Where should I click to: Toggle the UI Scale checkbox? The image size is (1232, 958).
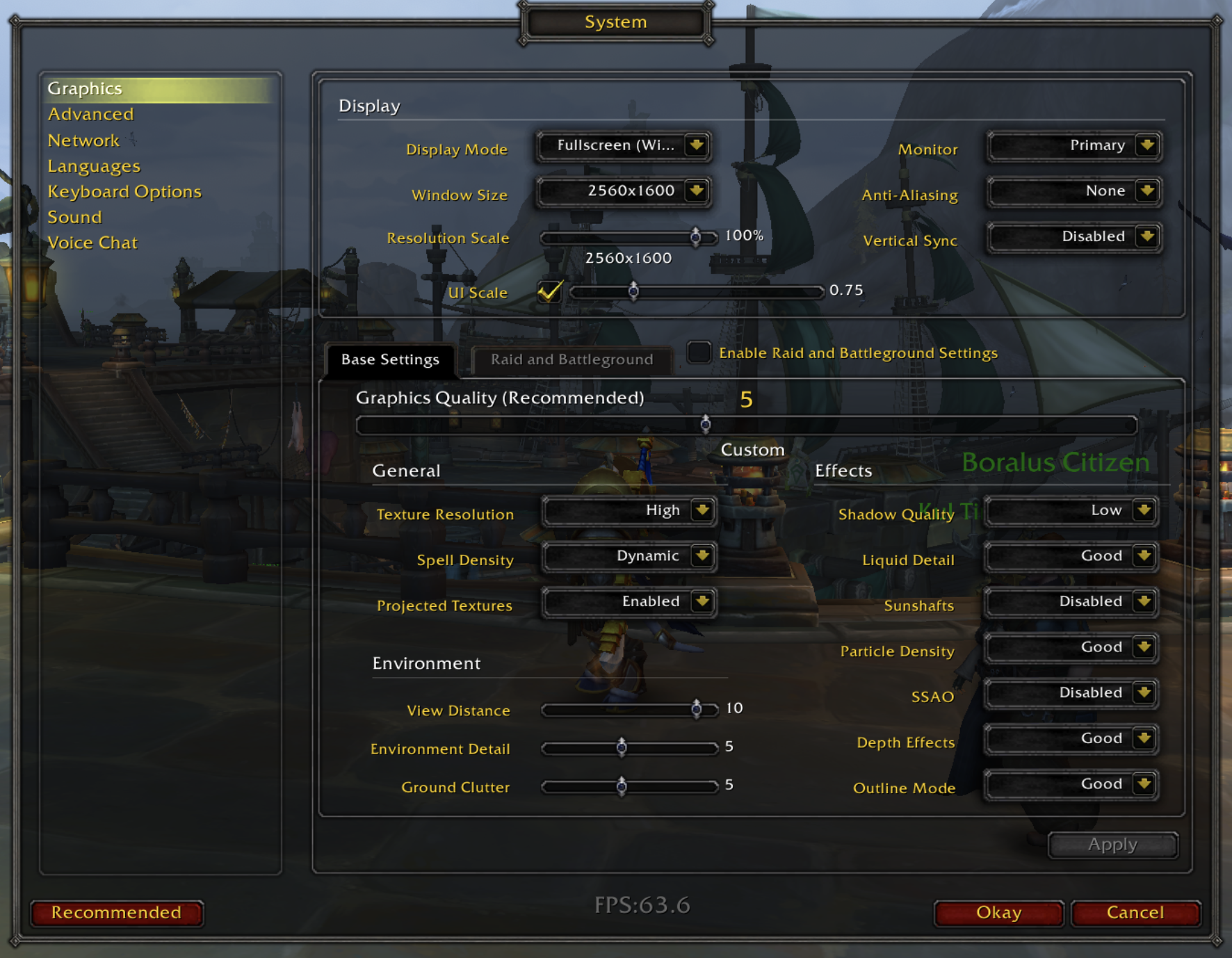click(549, 291)
